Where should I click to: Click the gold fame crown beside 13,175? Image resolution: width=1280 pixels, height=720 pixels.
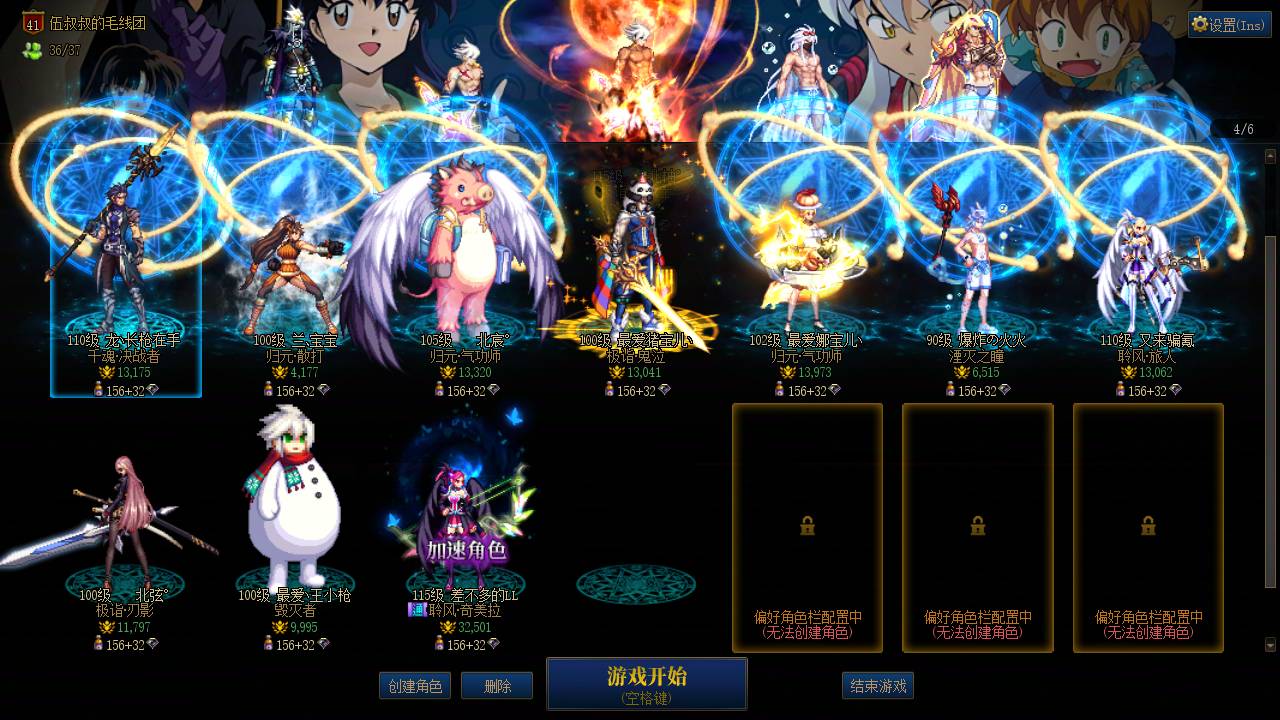(x=107, y=374)
